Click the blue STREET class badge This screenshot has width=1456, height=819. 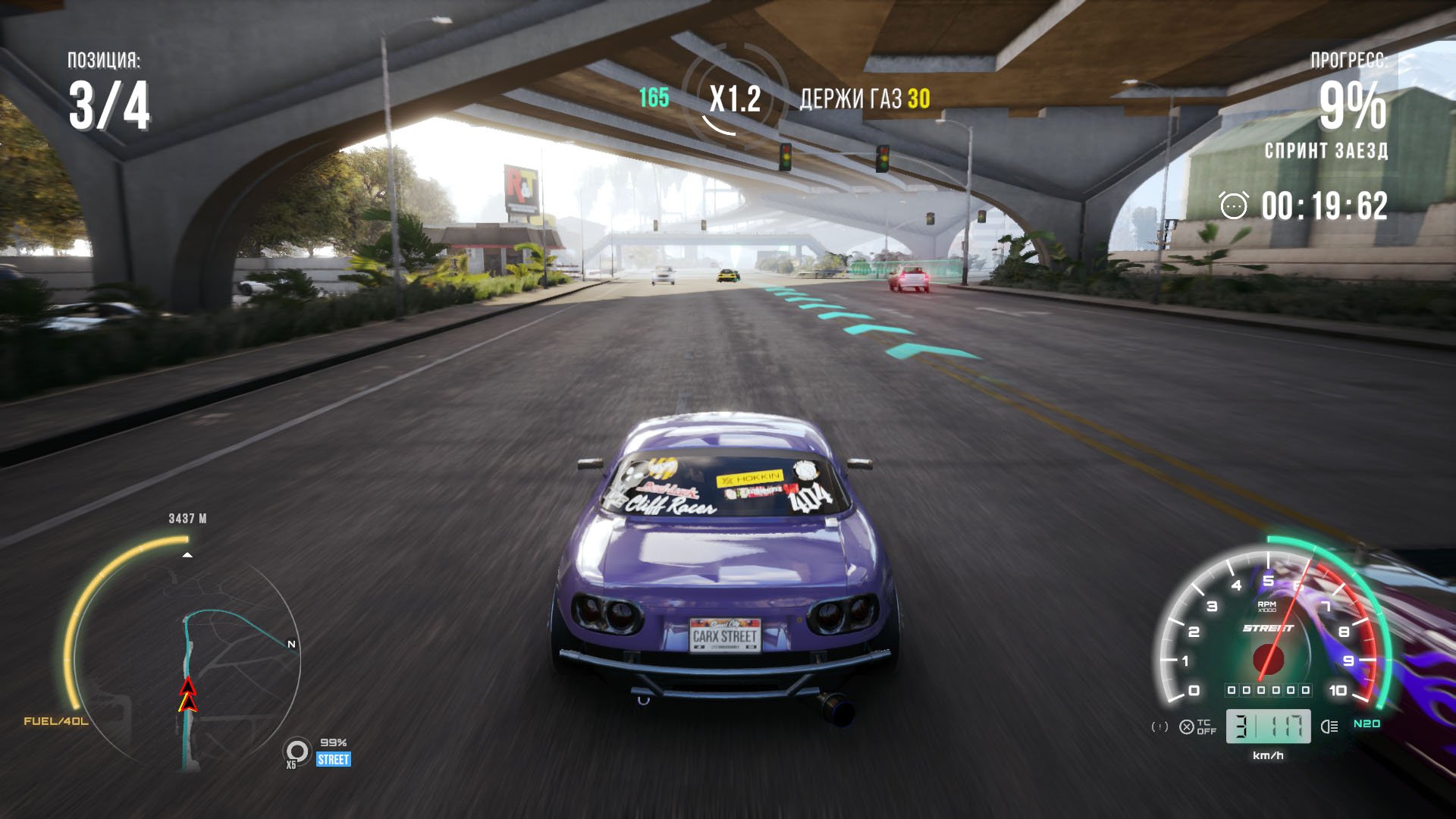pyautogui.click(x=334, y=760)
